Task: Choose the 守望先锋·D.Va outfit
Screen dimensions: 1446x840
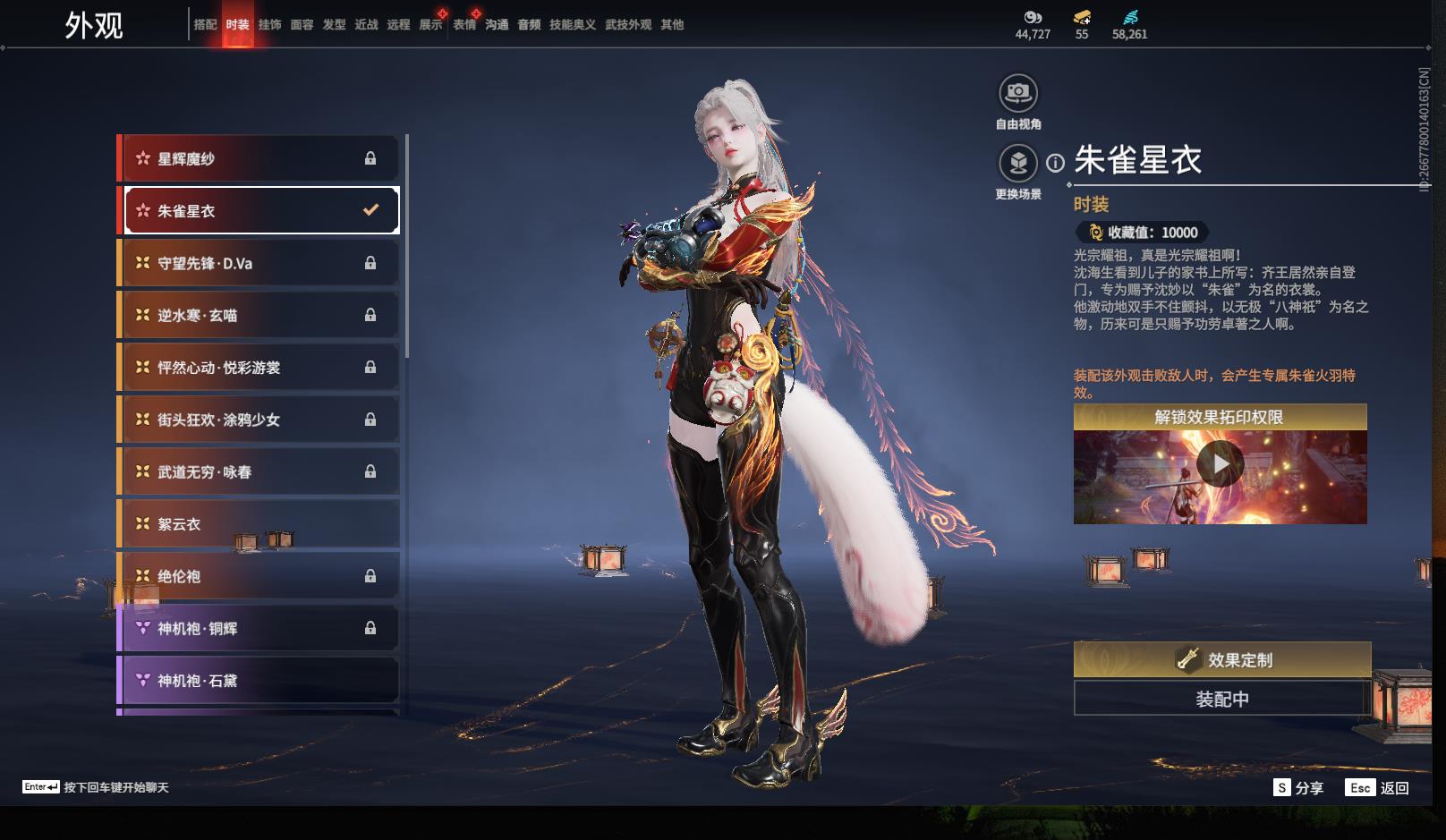Action: [259, 263]
